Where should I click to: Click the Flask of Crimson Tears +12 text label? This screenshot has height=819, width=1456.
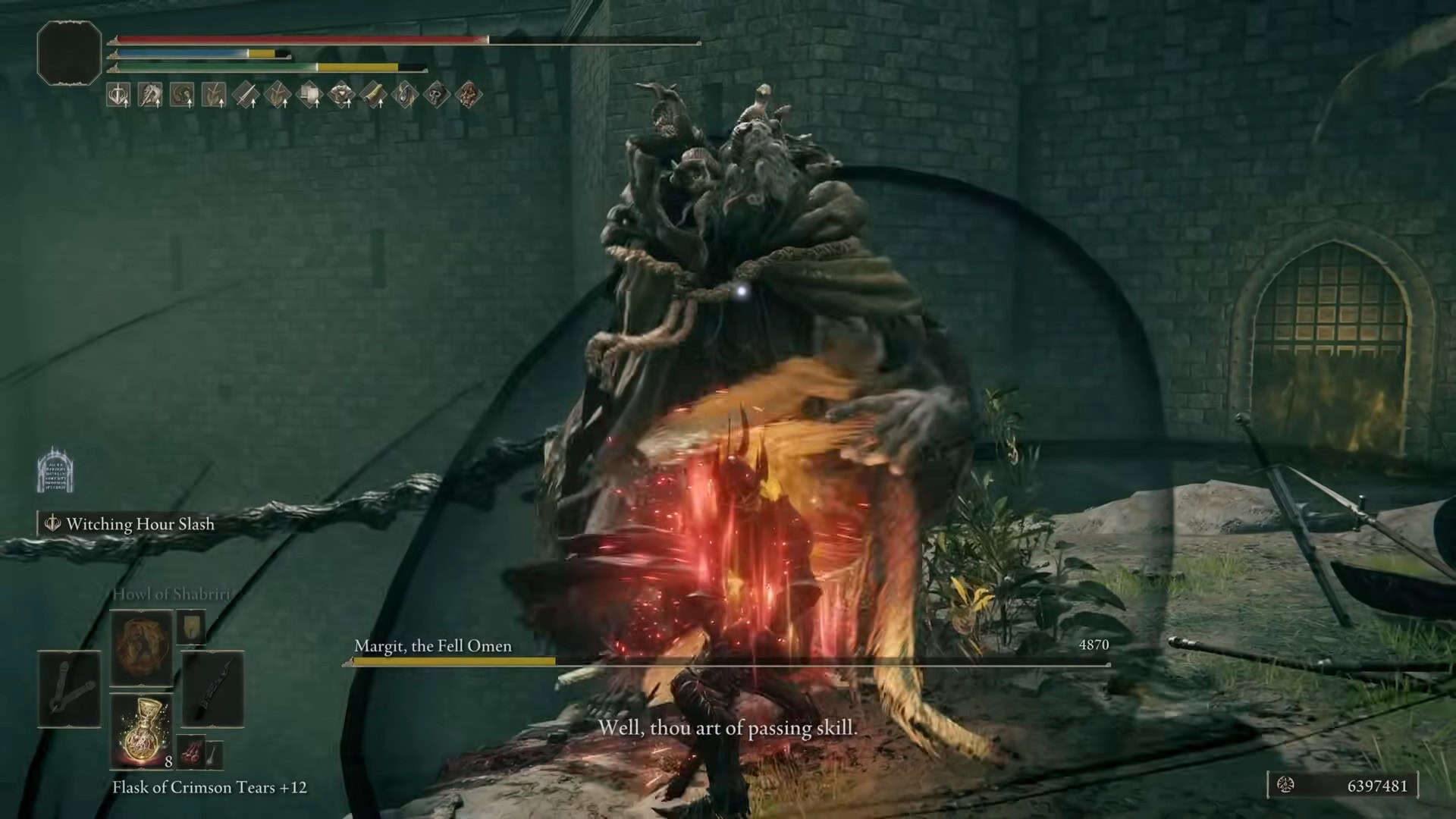click(212, 787)
